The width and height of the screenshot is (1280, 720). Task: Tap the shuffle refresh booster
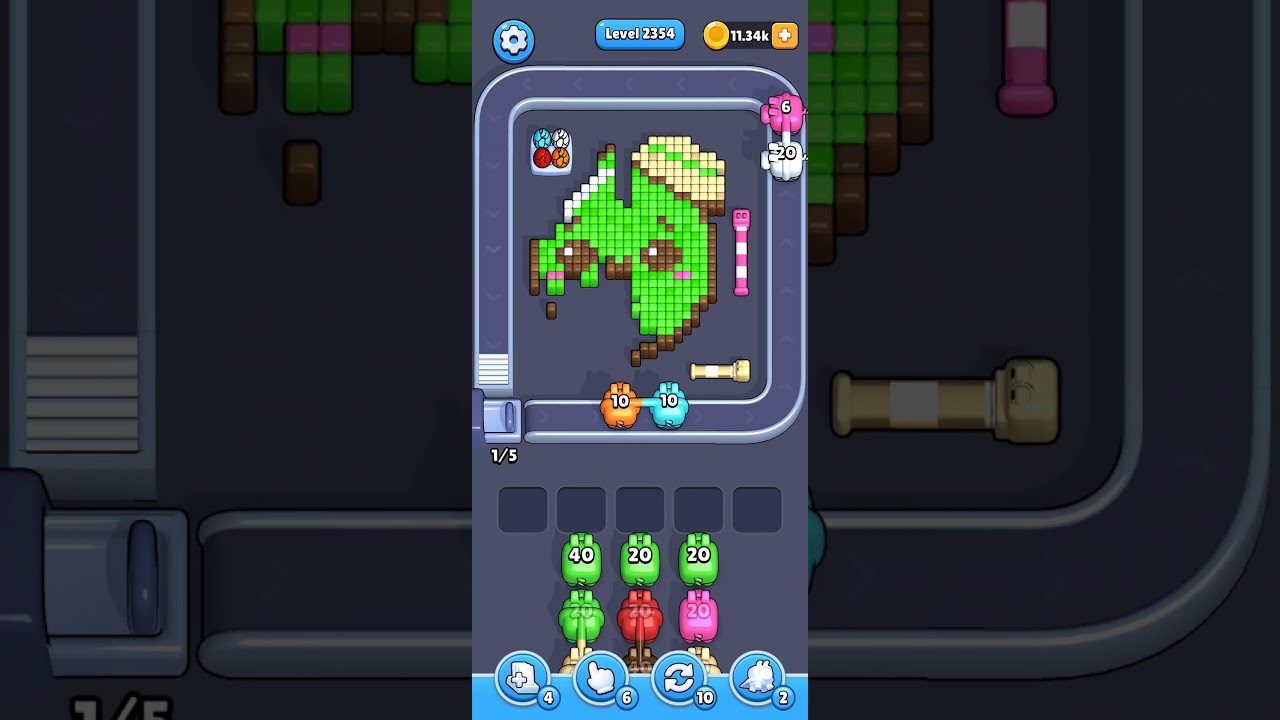click(x=679, y=678)
